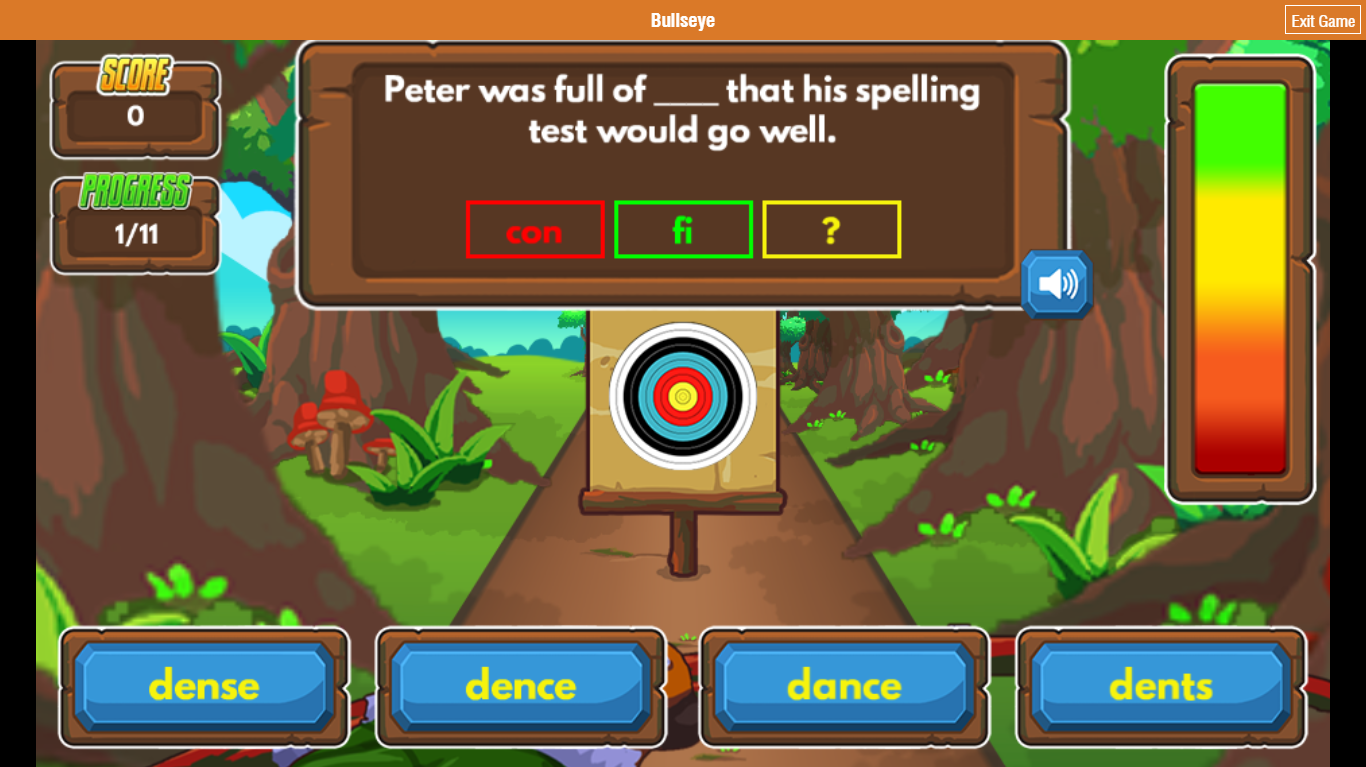Click the yellow center of the bullseye

pos(683,397)
